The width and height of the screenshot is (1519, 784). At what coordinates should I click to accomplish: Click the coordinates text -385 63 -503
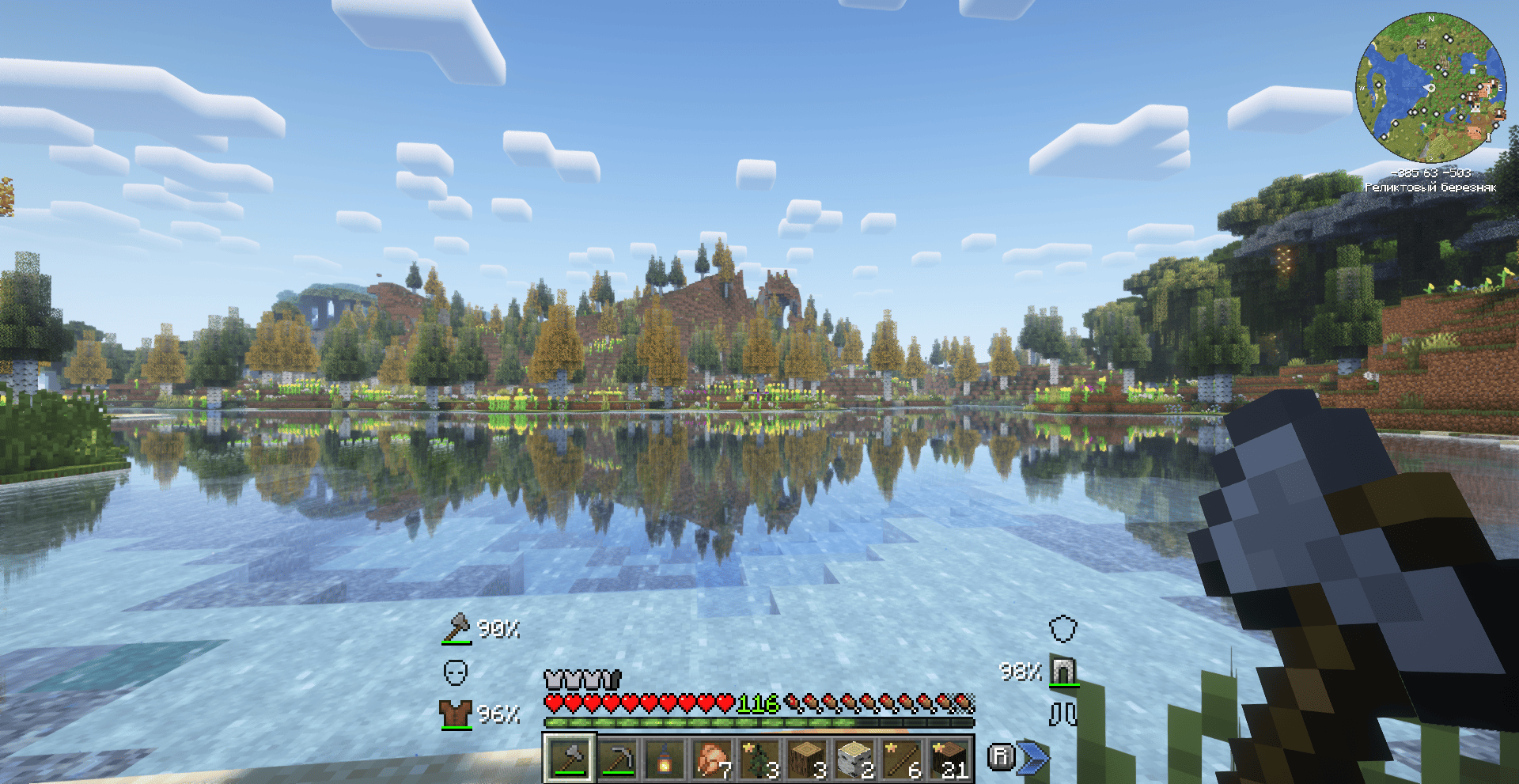point(1431,173)
